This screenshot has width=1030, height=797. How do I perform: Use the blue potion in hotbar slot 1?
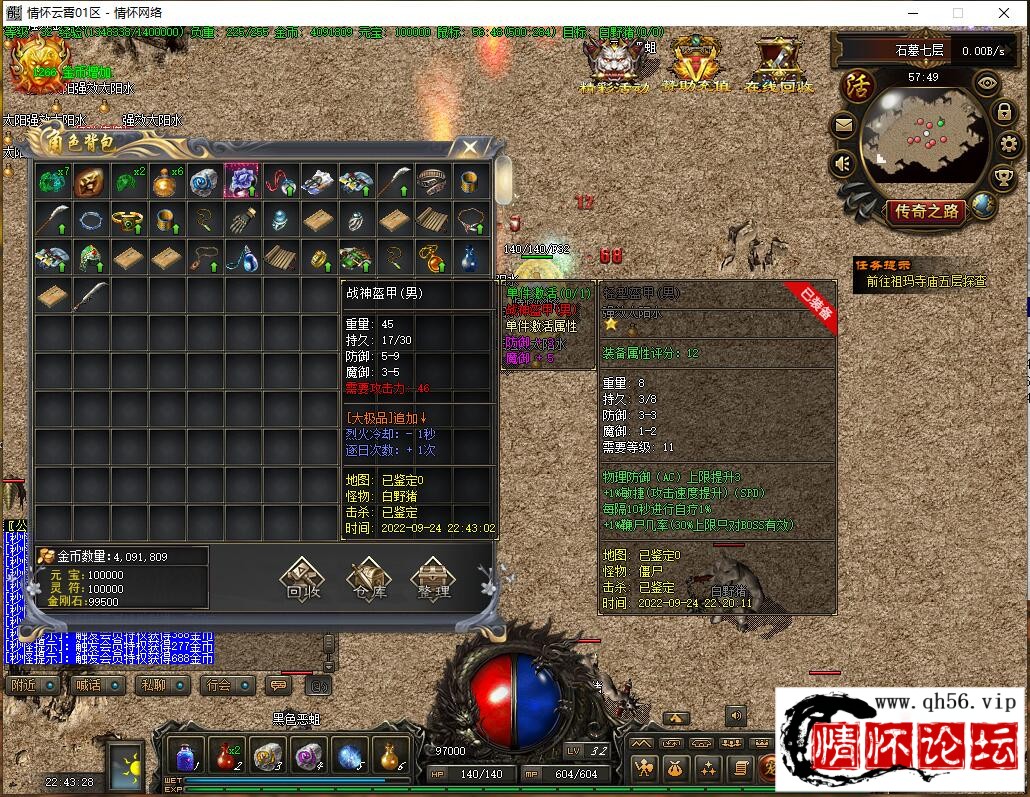point(185,755)
